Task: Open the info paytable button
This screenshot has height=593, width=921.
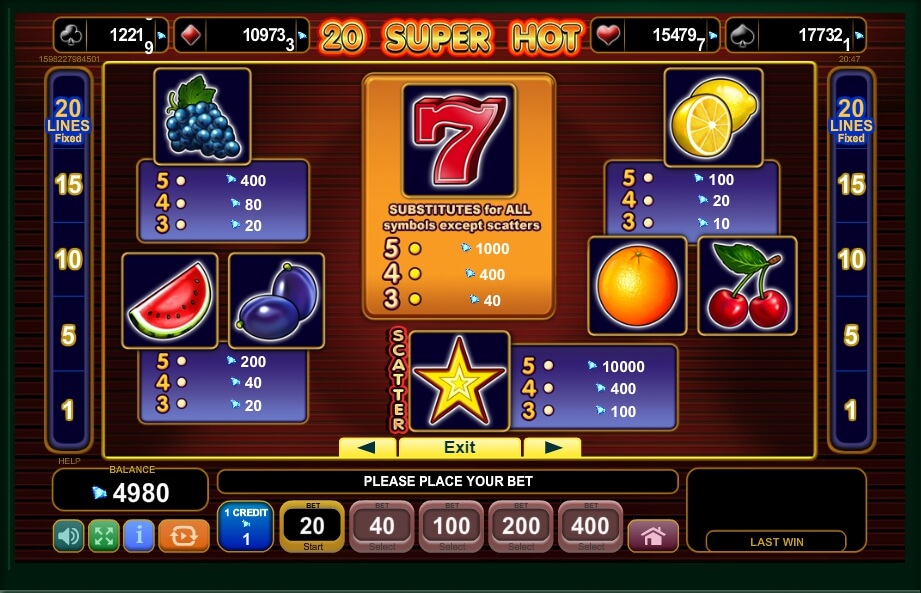Action: point(138,536)
